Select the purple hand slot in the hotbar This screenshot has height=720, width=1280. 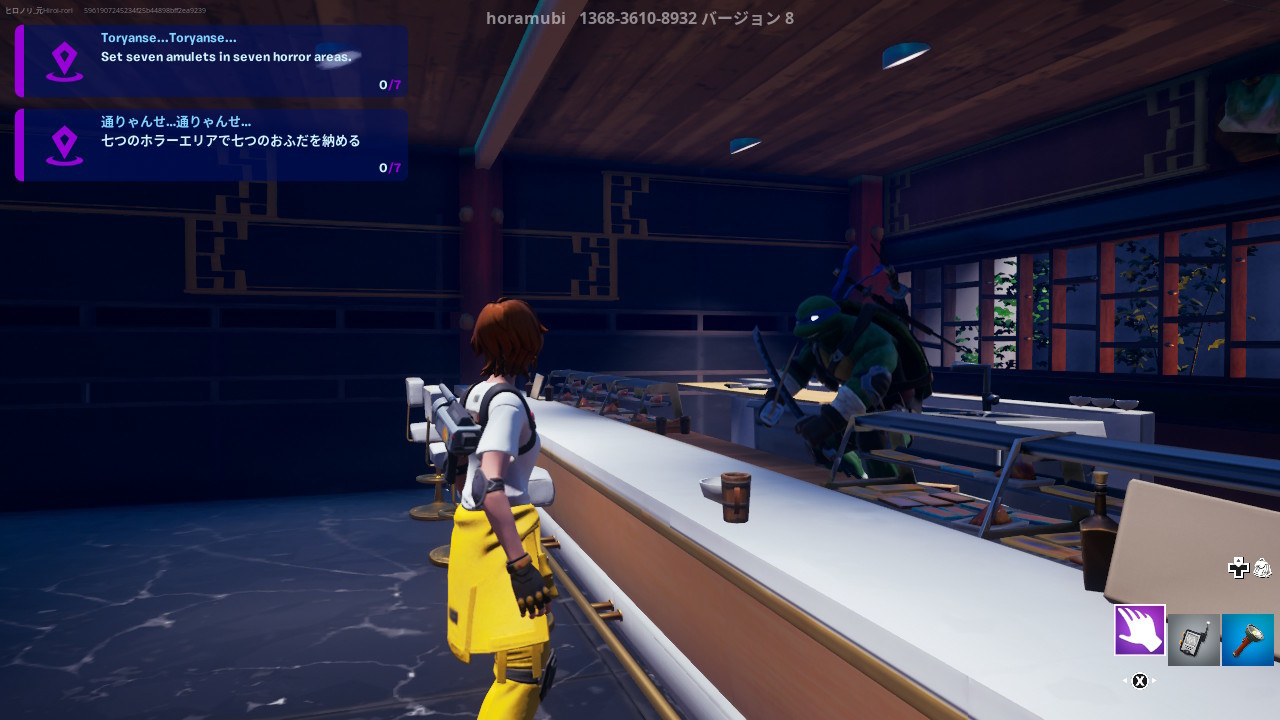1140,630
